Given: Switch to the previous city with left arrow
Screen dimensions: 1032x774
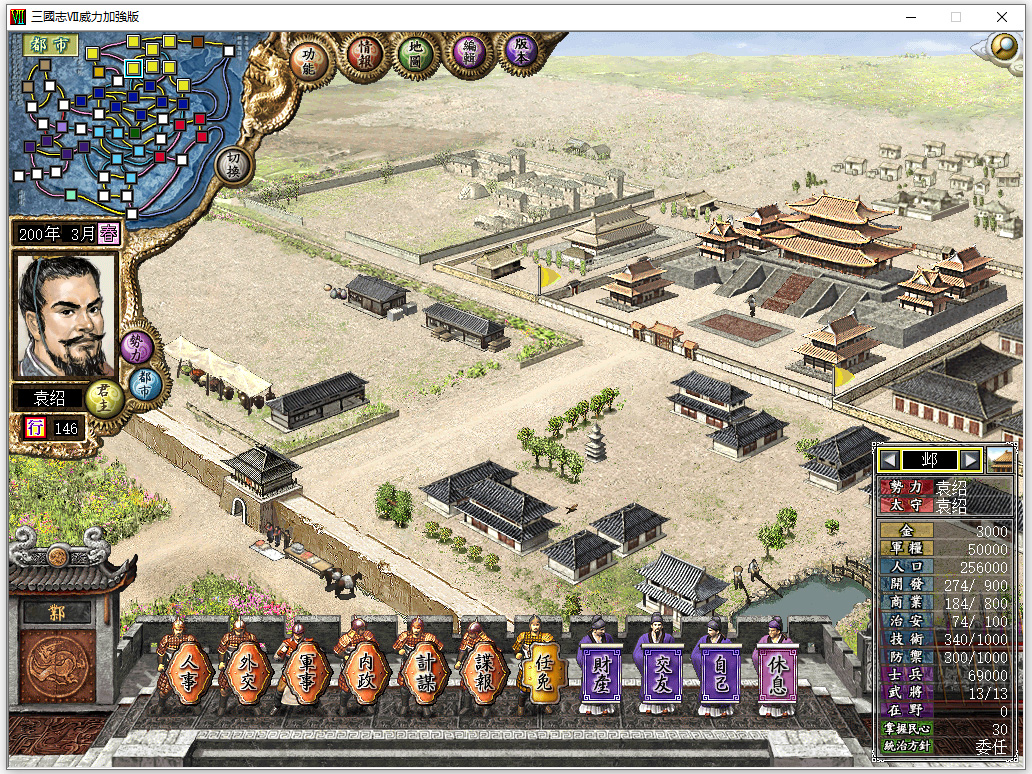Looking at the screenshot, I should [x=889, y=460].
